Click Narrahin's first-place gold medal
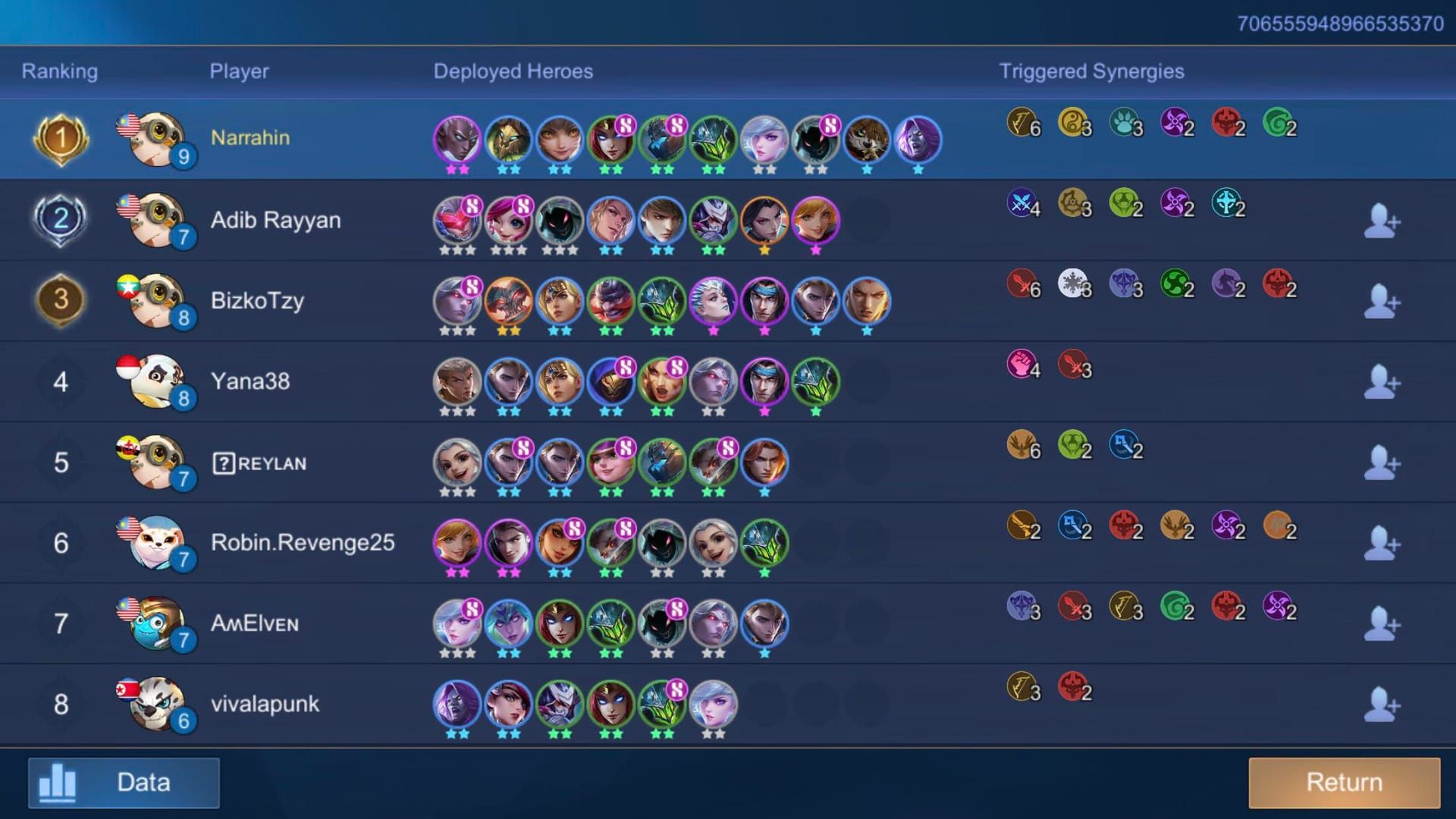The height and width of the screenshot is (819, 1456). click(x=59, y=138)
